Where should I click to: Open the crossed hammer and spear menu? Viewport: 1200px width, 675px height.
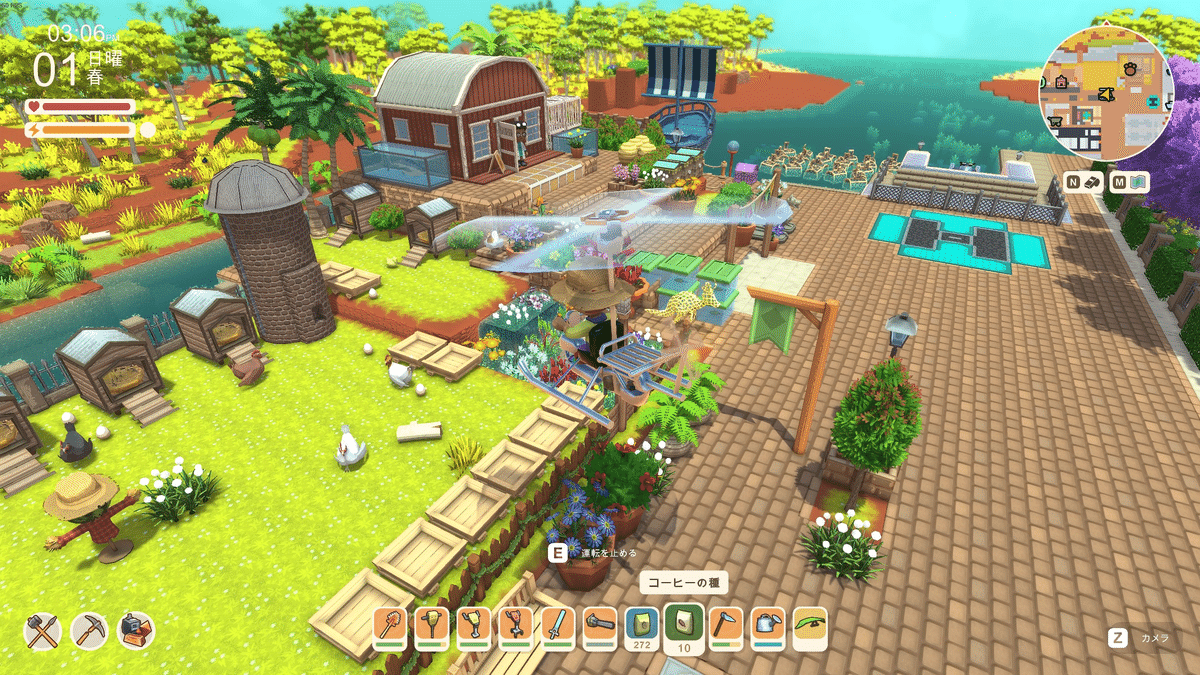[43, 630]
